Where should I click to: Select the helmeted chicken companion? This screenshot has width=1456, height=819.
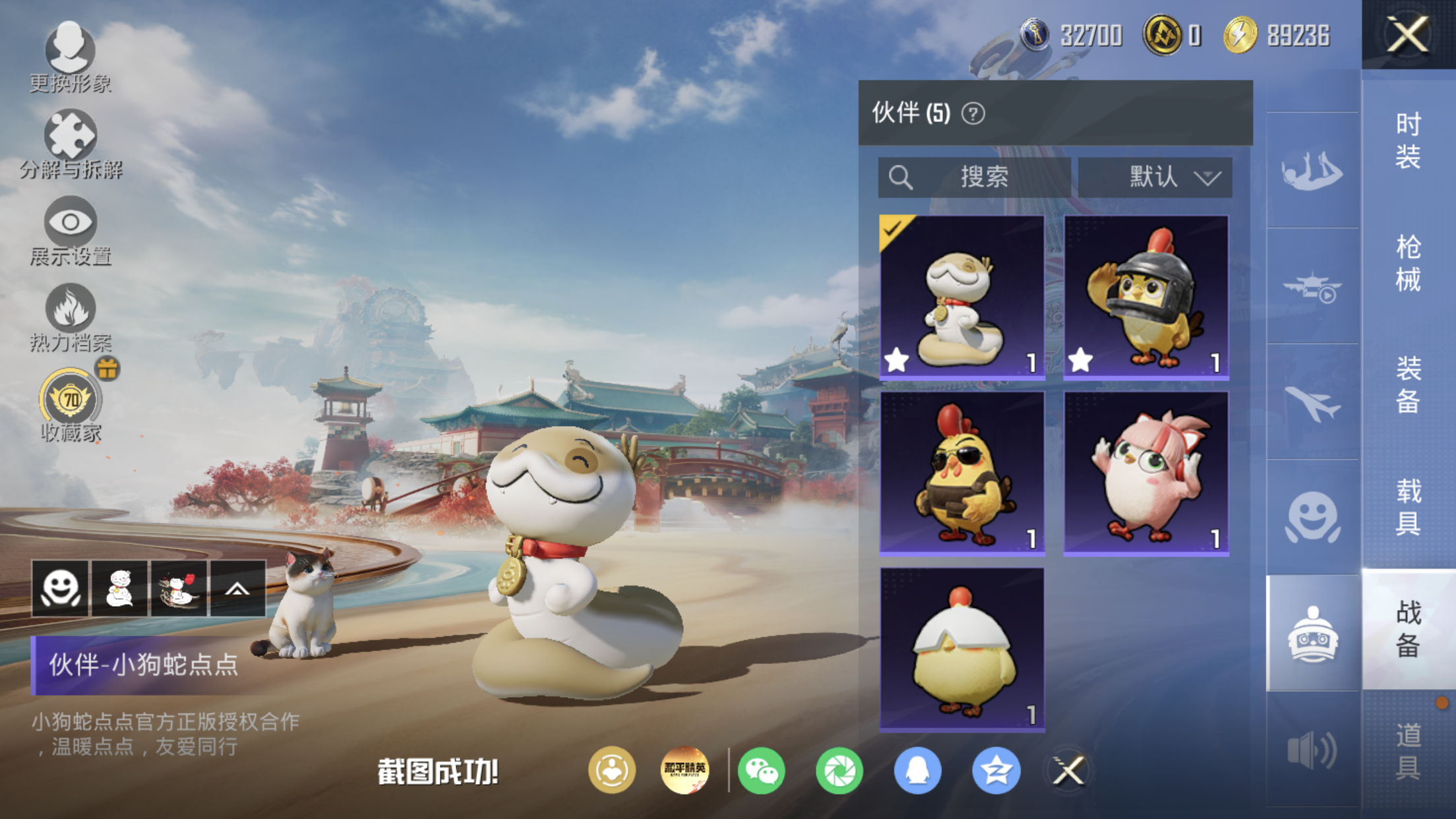click(1146, 297)
